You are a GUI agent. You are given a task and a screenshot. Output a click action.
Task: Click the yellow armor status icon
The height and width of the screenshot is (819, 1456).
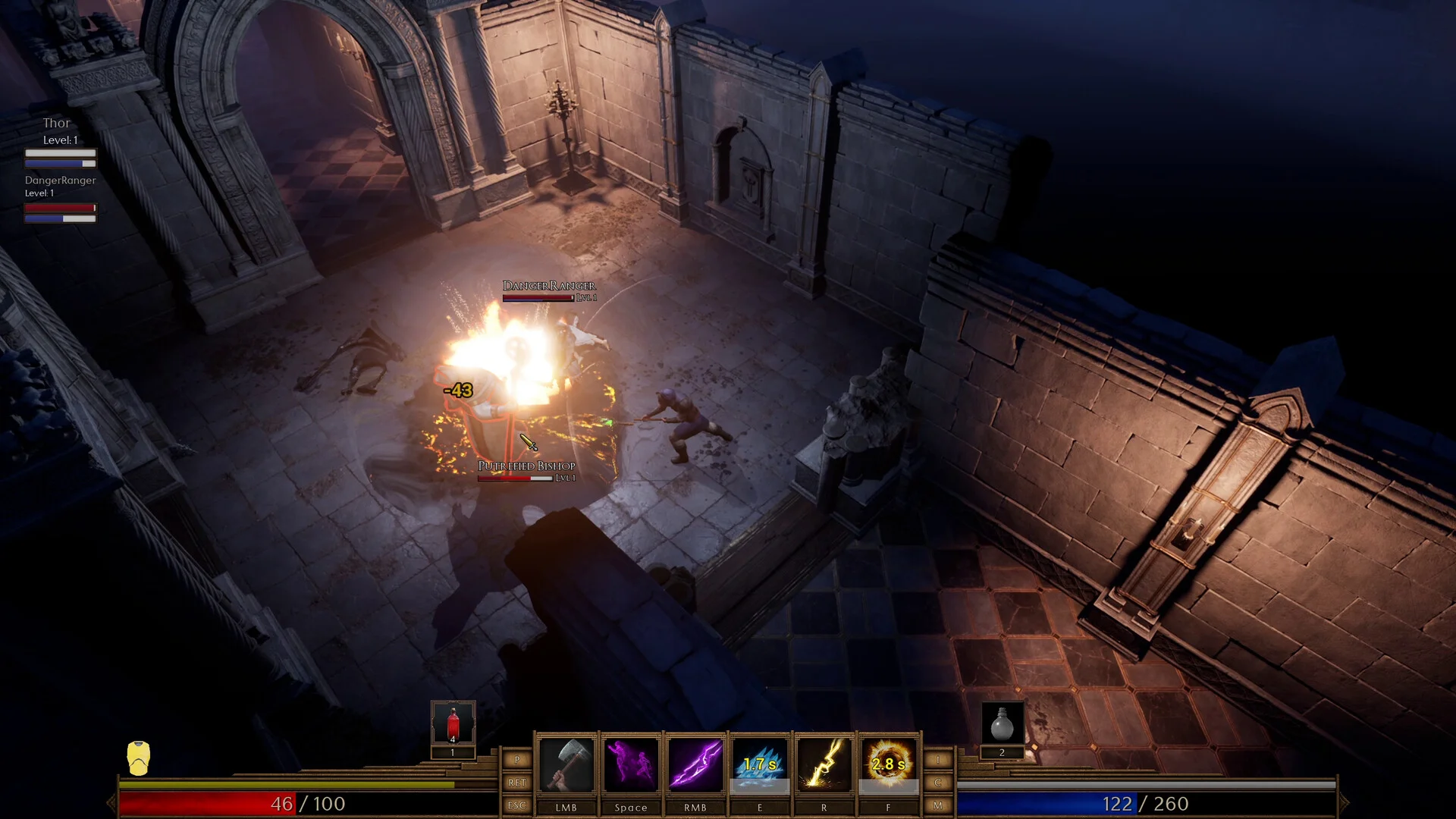138,758
